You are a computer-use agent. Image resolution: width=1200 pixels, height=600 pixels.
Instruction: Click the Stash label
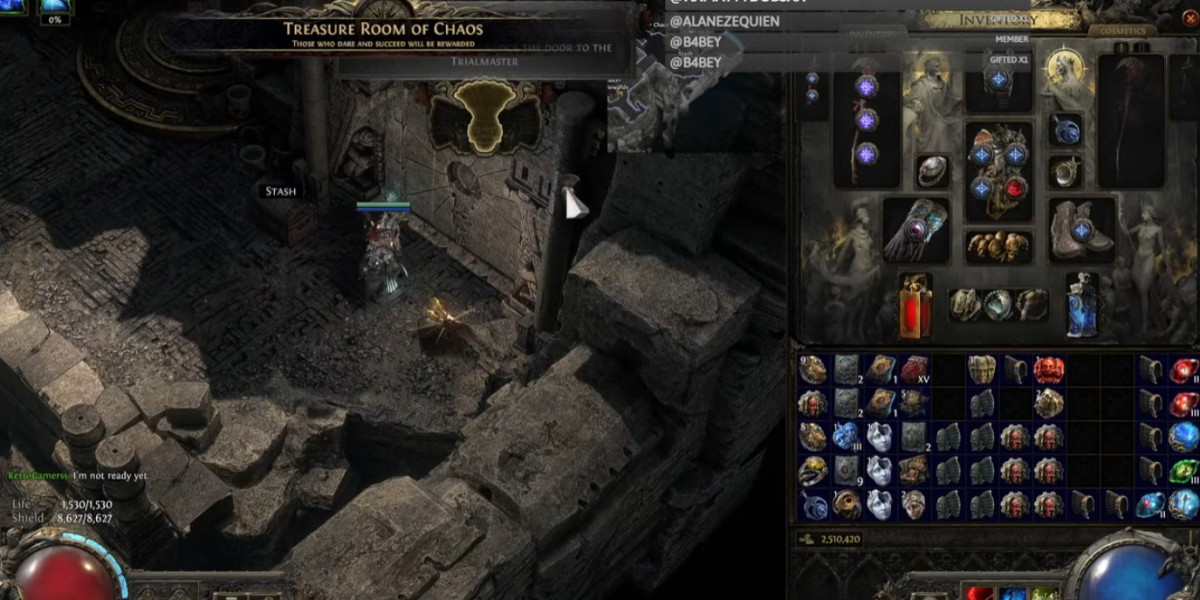pos(280,191)
